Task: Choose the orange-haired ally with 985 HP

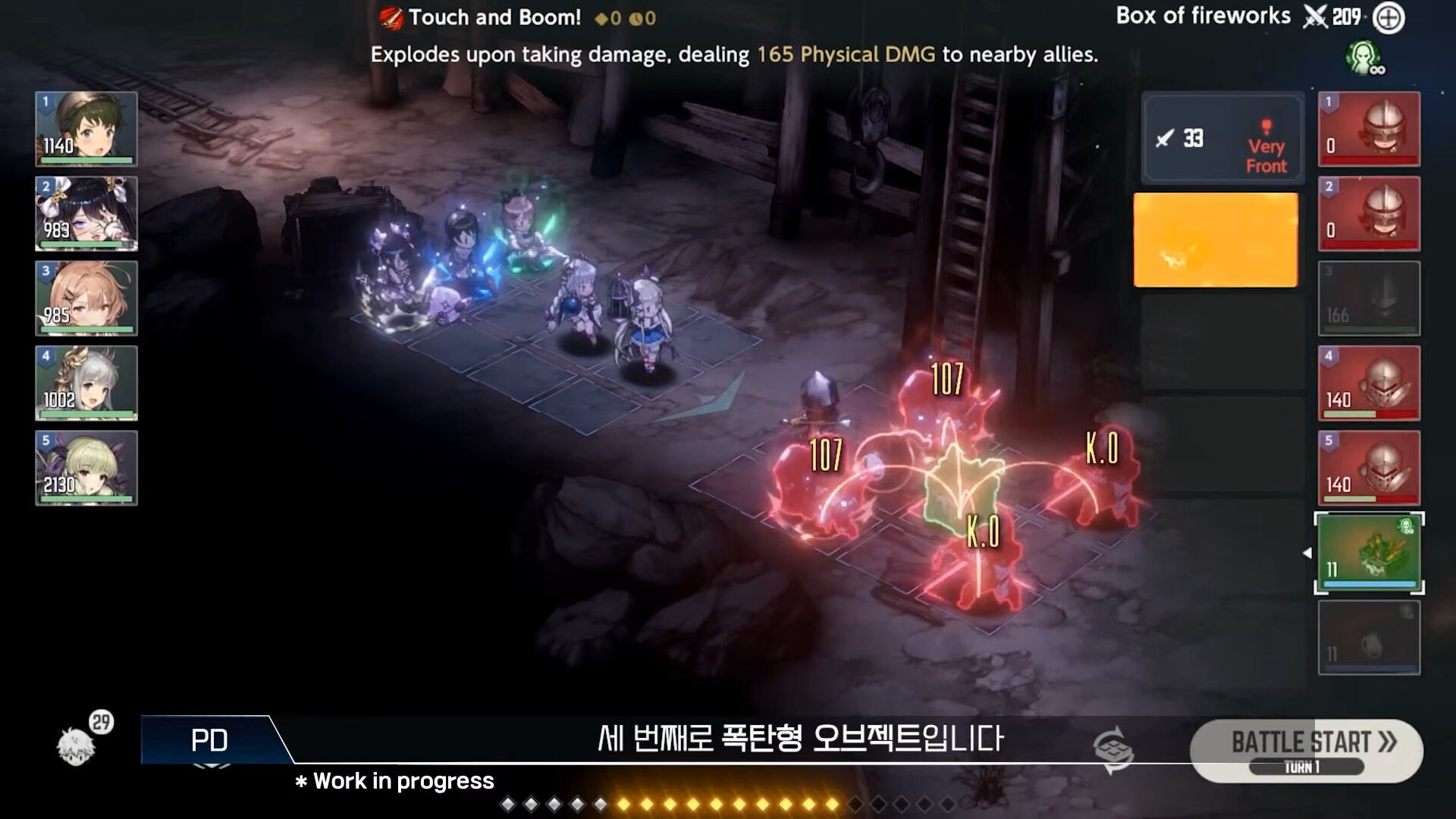Action: (86, 298)
